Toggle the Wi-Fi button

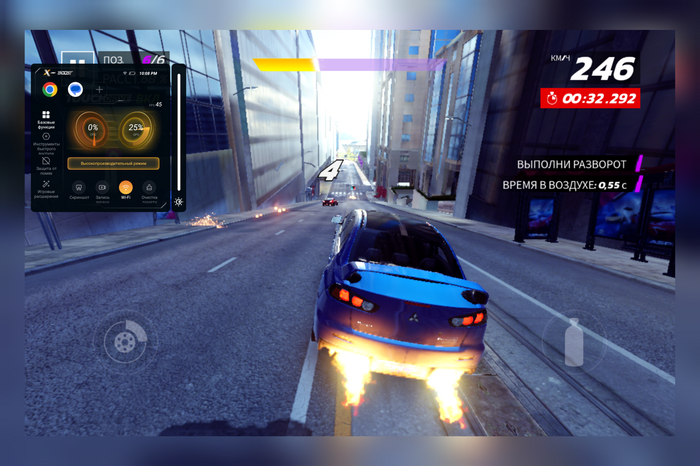click(x=125, y=188)
